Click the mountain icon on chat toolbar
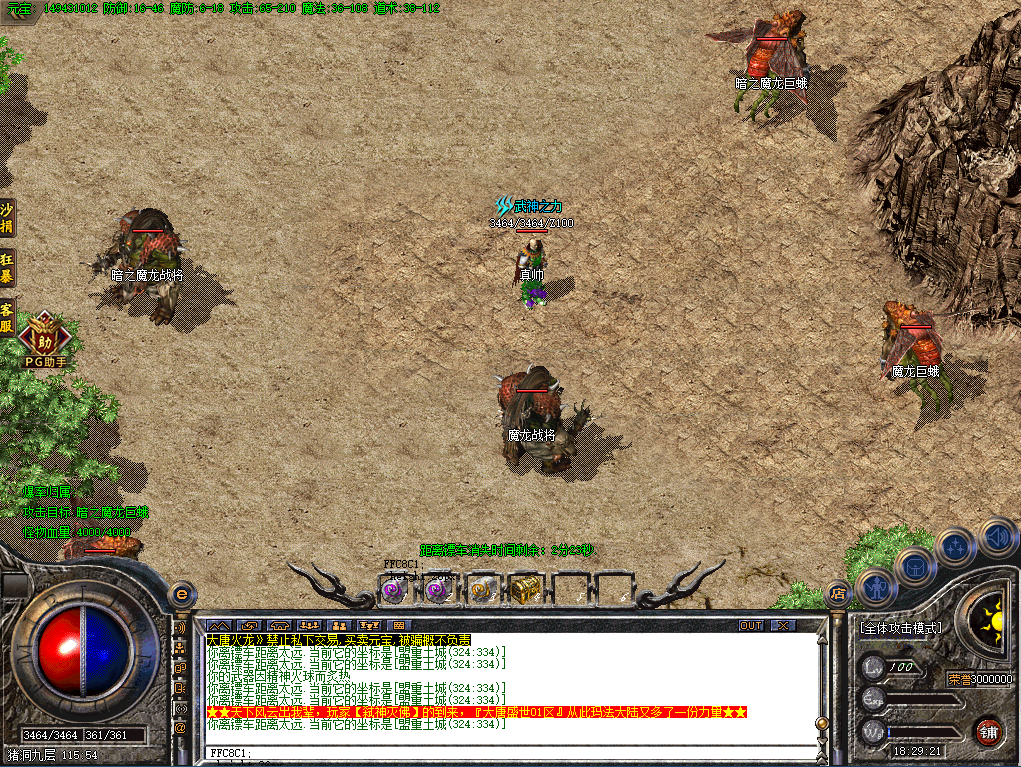Screen dimensions: 1021x767 click(219, 625)
